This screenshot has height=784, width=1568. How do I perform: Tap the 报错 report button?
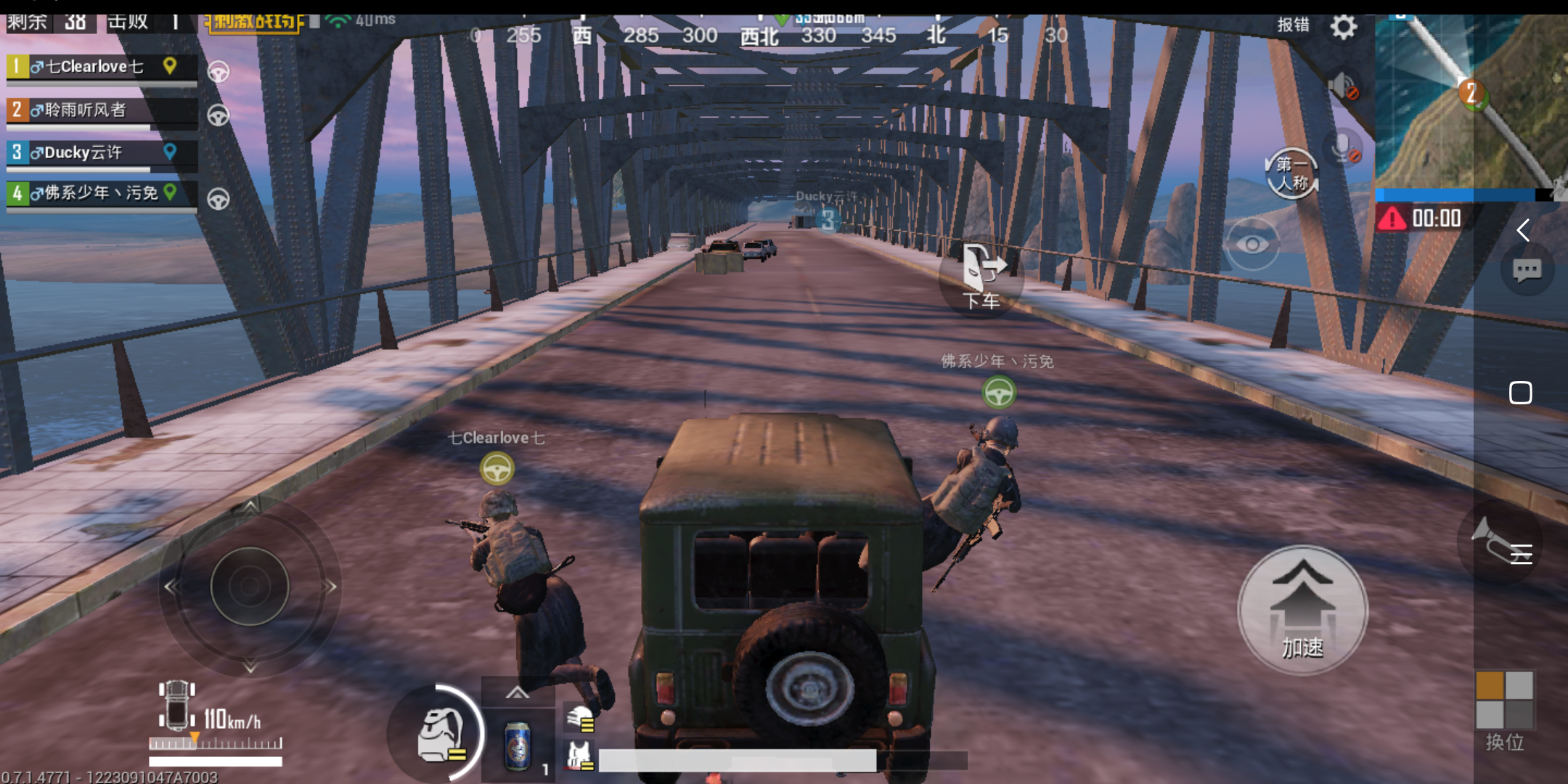(1293, 25)
